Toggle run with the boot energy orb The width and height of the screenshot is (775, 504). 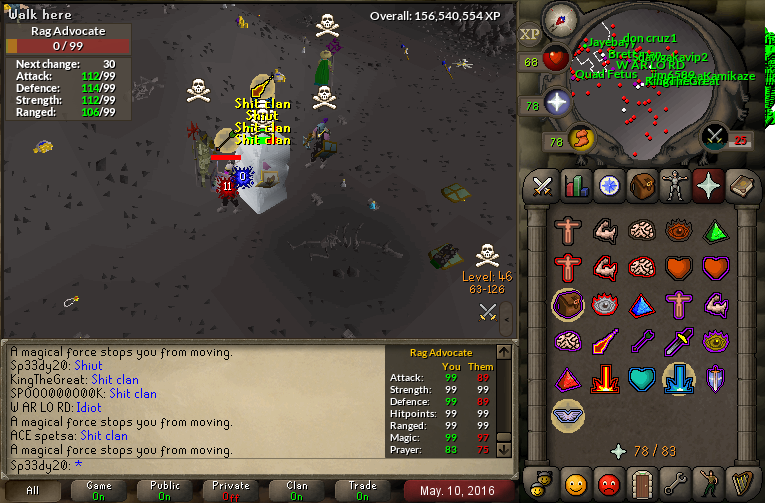pyautogui.click(x=581, y=137)
